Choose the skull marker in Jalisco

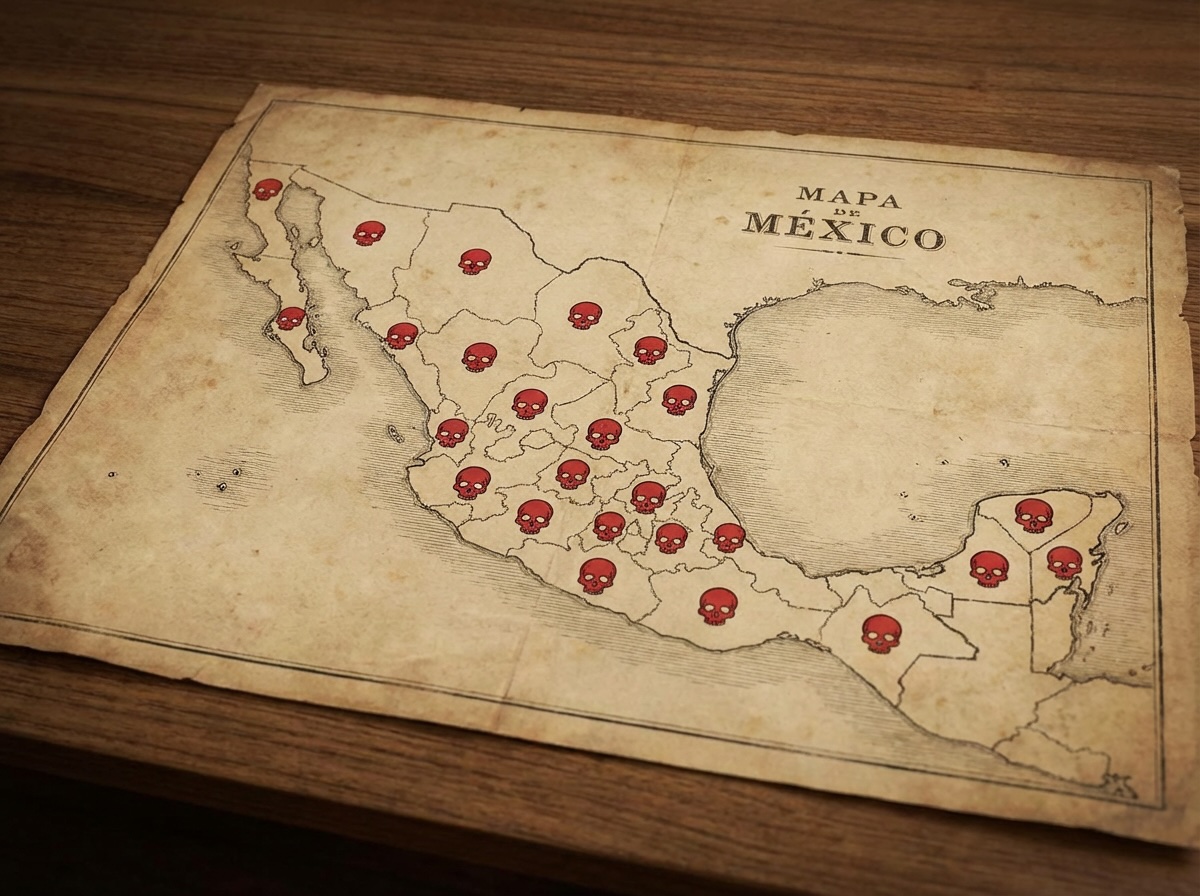tap(472, 483)
